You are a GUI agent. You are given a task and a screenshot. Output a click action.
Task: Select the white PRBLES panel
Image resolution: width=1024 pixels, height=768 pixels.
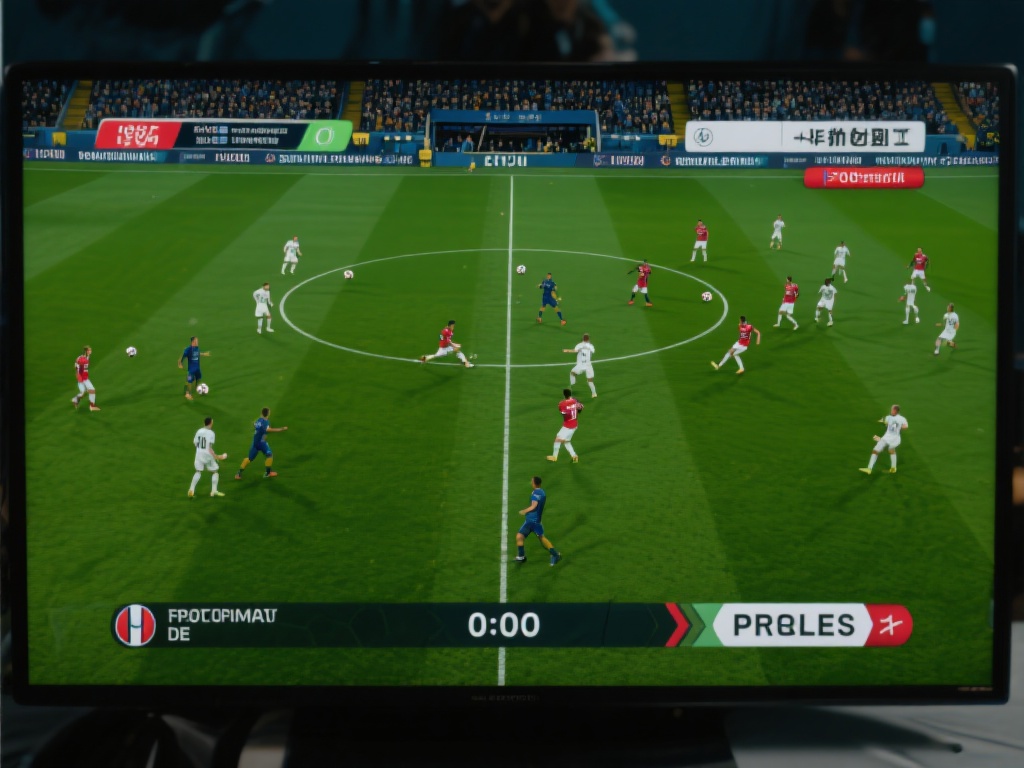tap(793, 625)
